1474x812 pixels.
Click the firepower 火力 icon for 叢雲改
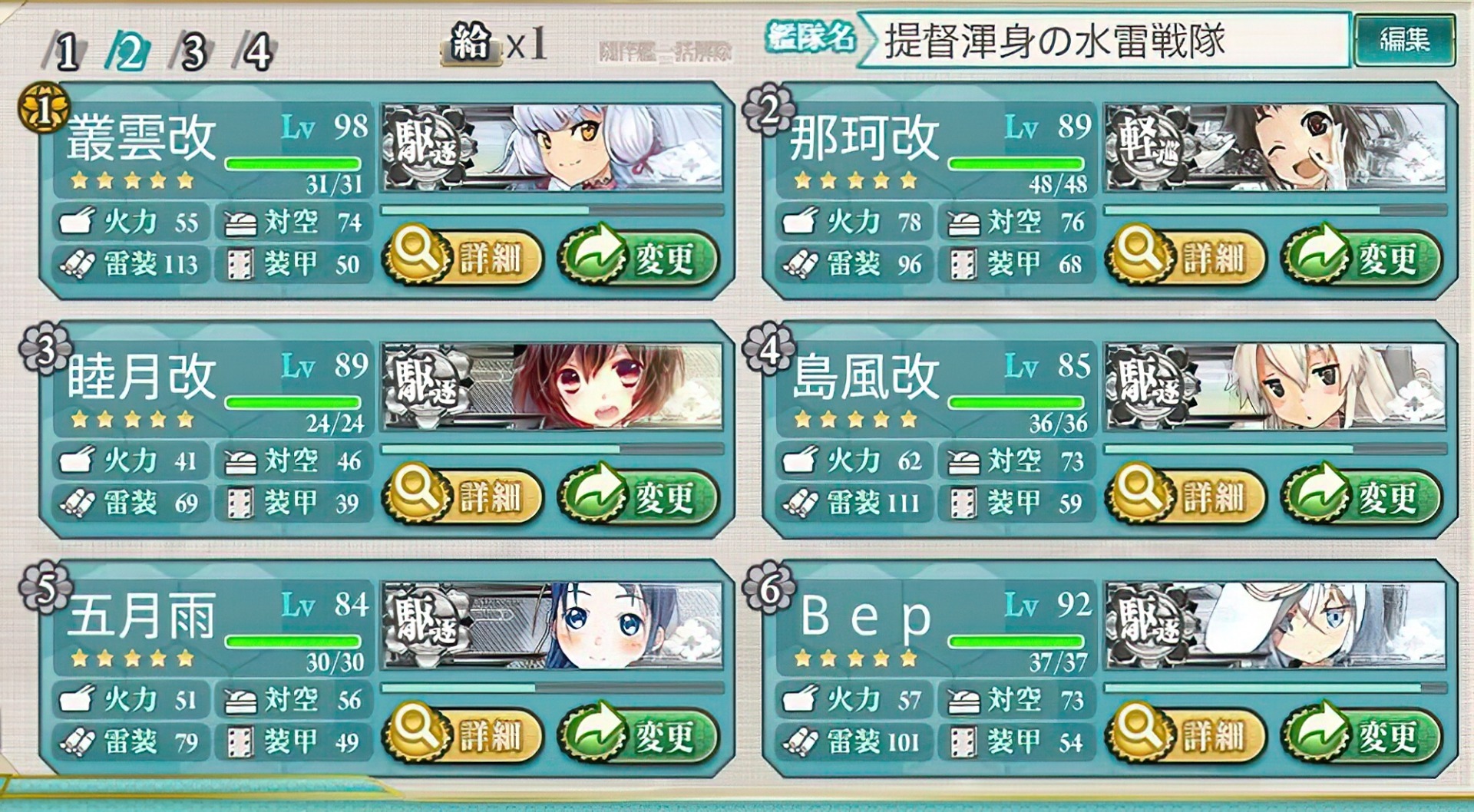pyautogui.click(x=79, y=223)
